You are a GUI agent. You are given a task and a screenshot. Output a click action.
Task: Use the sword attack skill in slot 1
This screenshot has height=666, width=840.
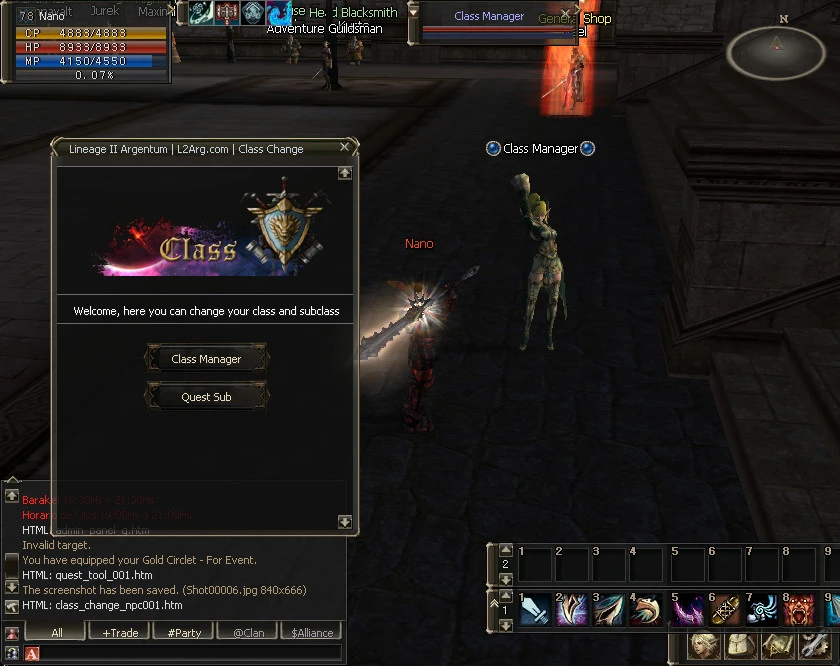[x=535, y=609]
